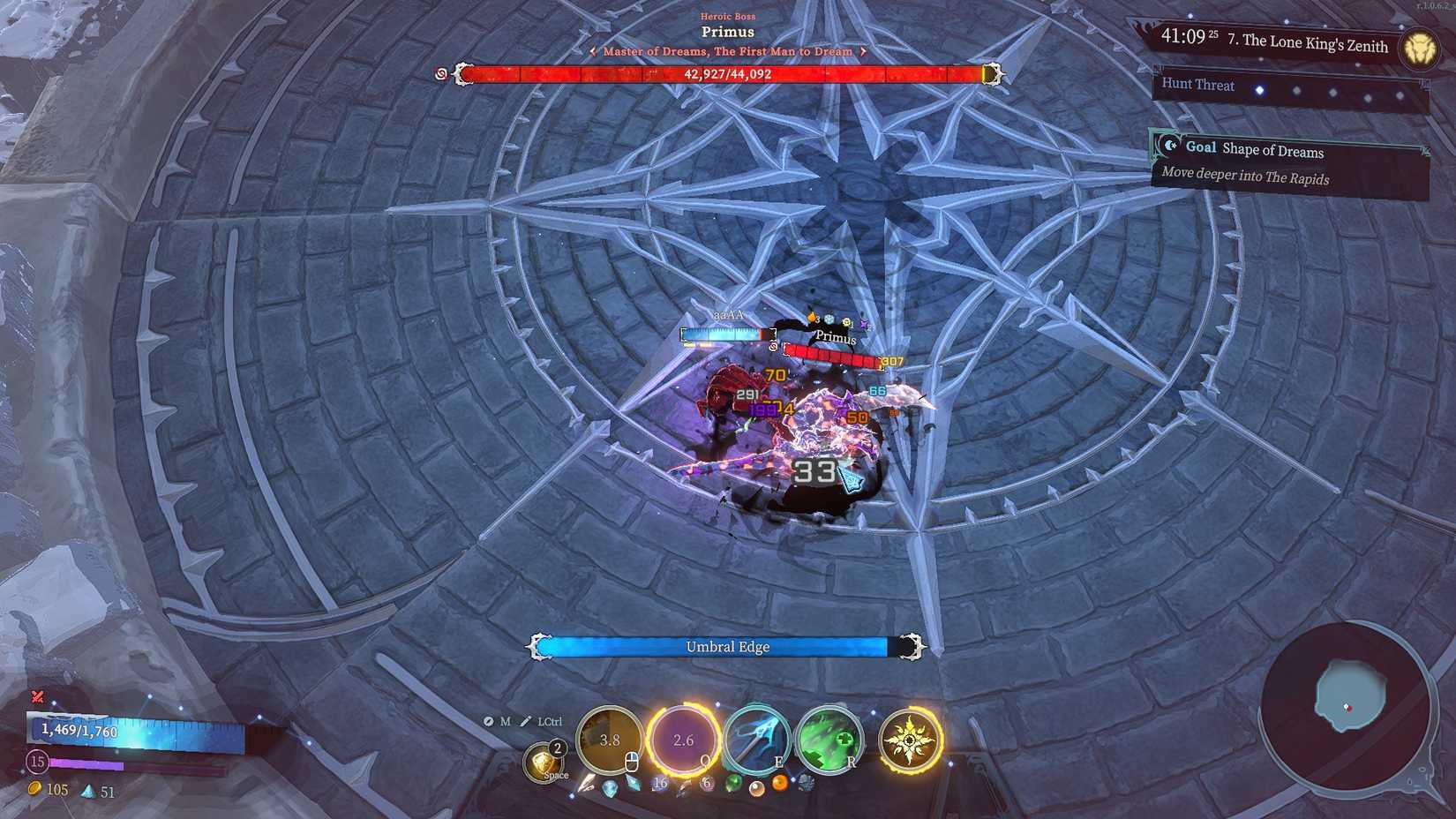The height and width of the screenshot is (819, 1456).
Task: Click the Primus boss name at the top
Action: tap(727, 31)
